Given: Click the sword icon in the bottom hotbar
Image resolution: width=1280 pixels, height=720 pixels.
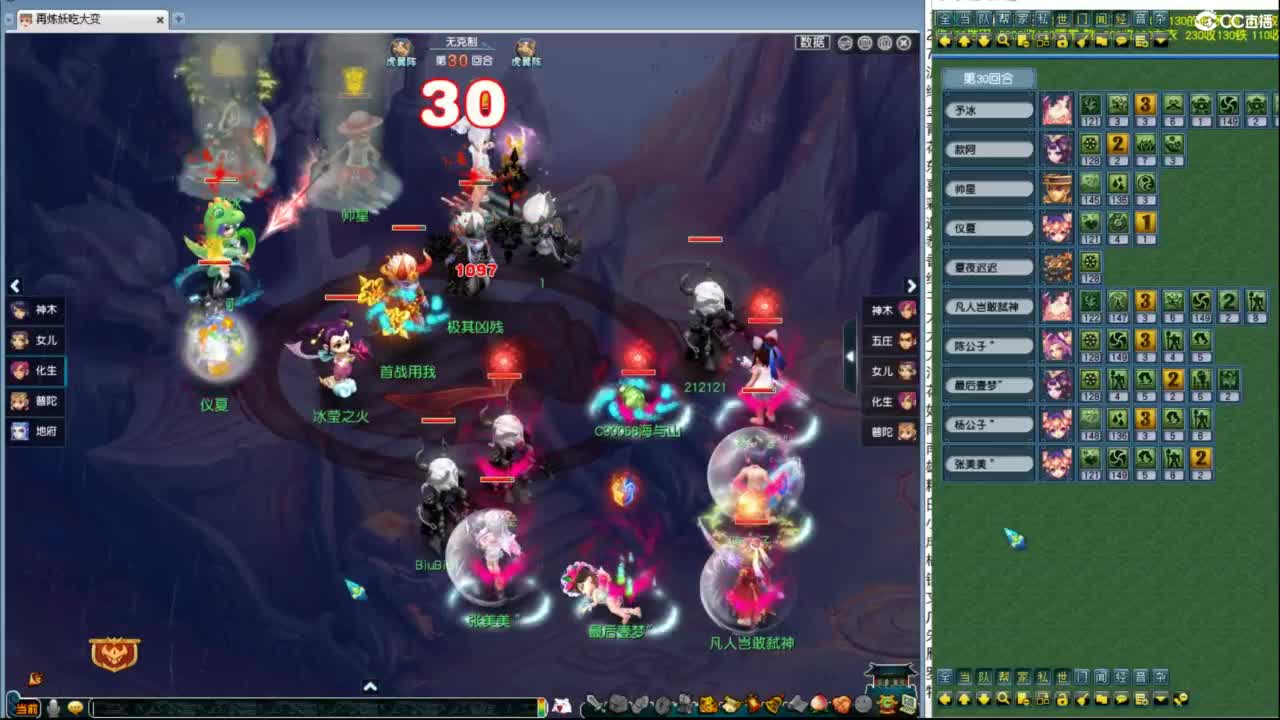Looking at the screenshot, I should (596, 703).
